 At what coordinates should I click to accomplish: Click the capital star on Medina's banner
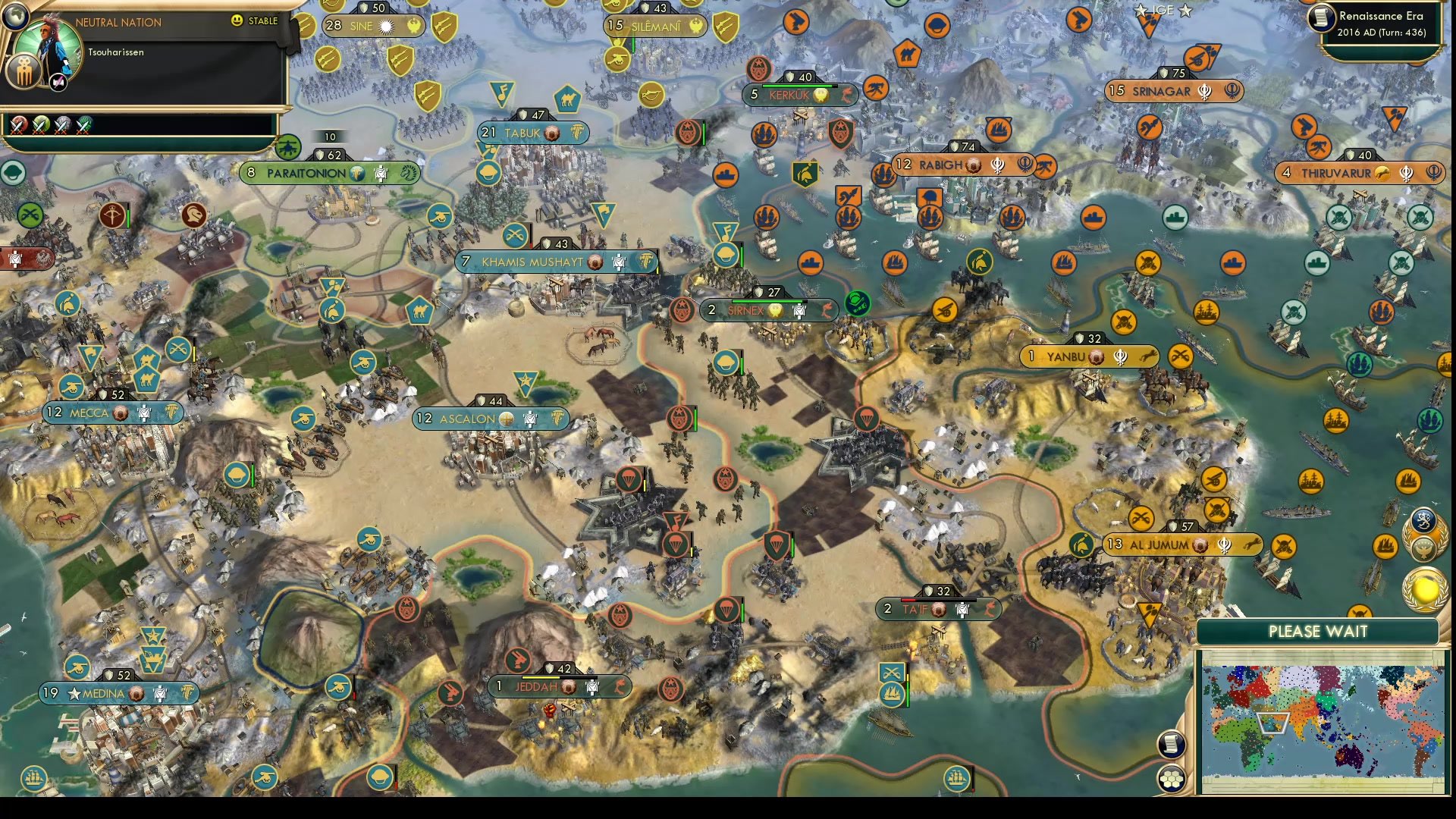pos(73,693)
